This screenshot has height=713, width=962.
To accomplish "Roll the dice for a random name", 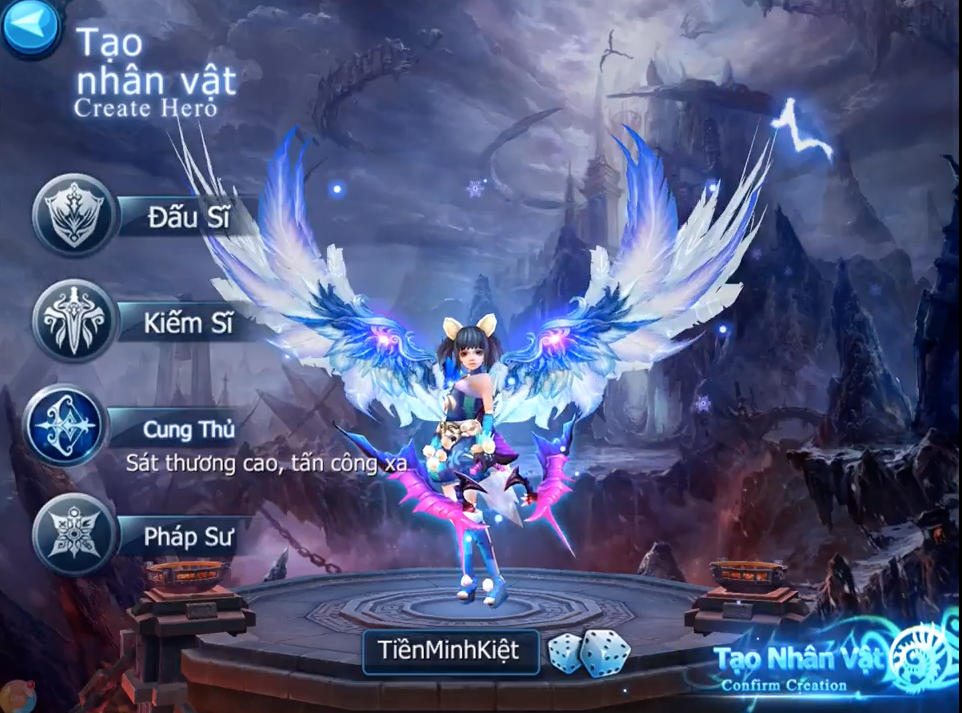I will pos(589,652).
